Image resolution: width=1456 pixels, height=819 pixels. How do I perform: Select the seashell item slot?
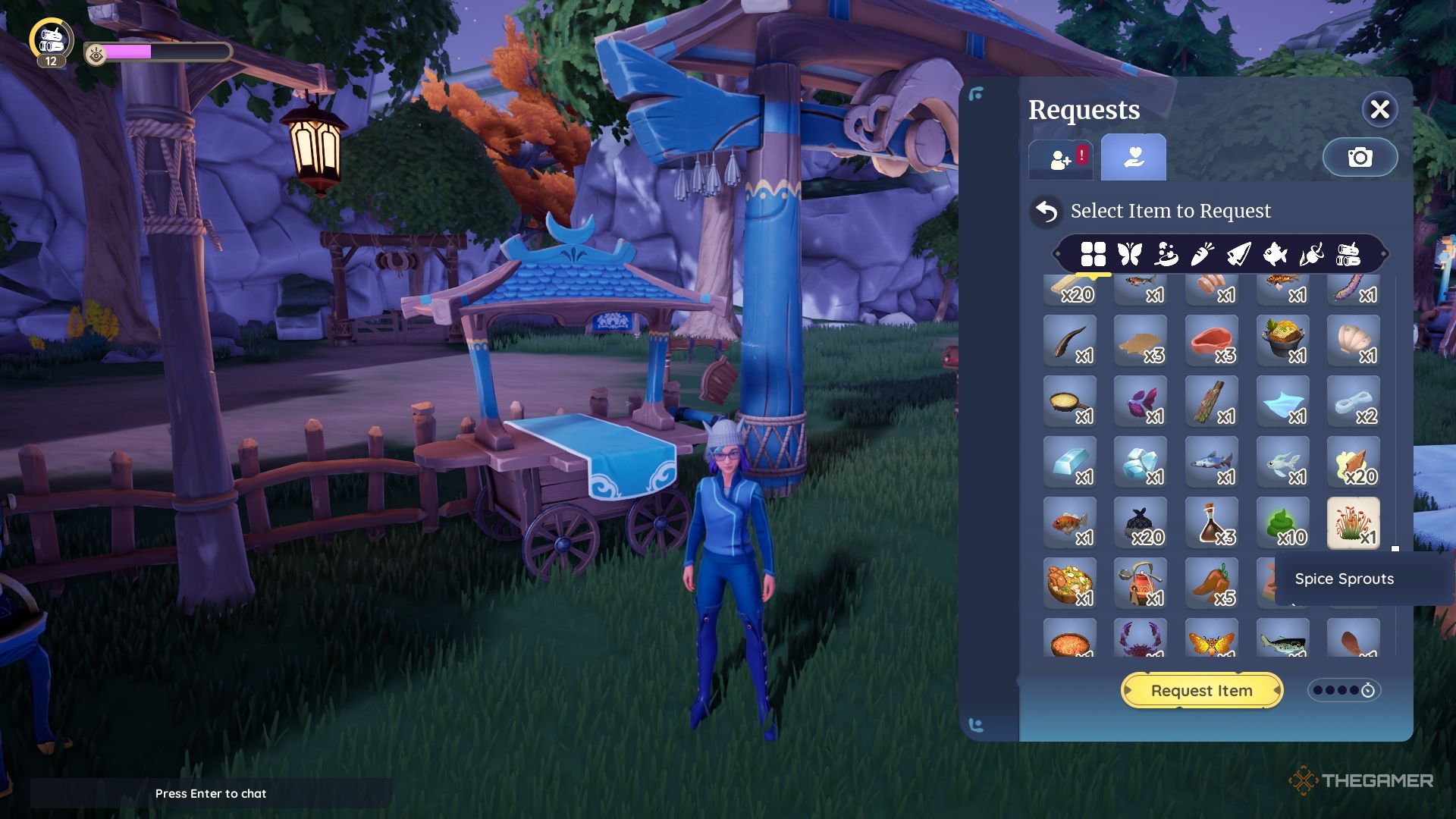tap(1353, 340)
